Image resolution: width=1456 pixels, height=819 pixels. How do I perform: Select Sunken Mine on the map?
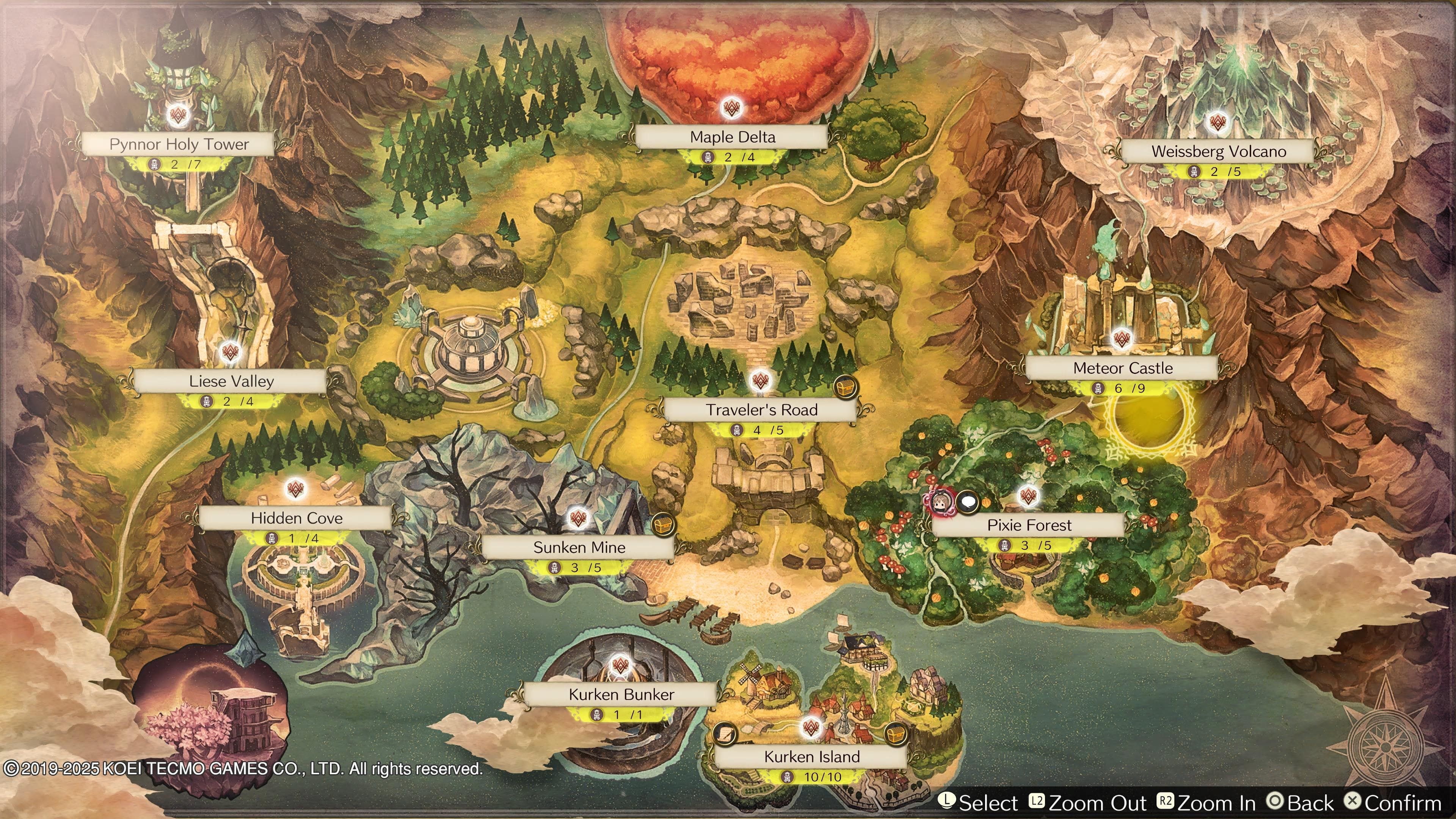coord(579,547)
